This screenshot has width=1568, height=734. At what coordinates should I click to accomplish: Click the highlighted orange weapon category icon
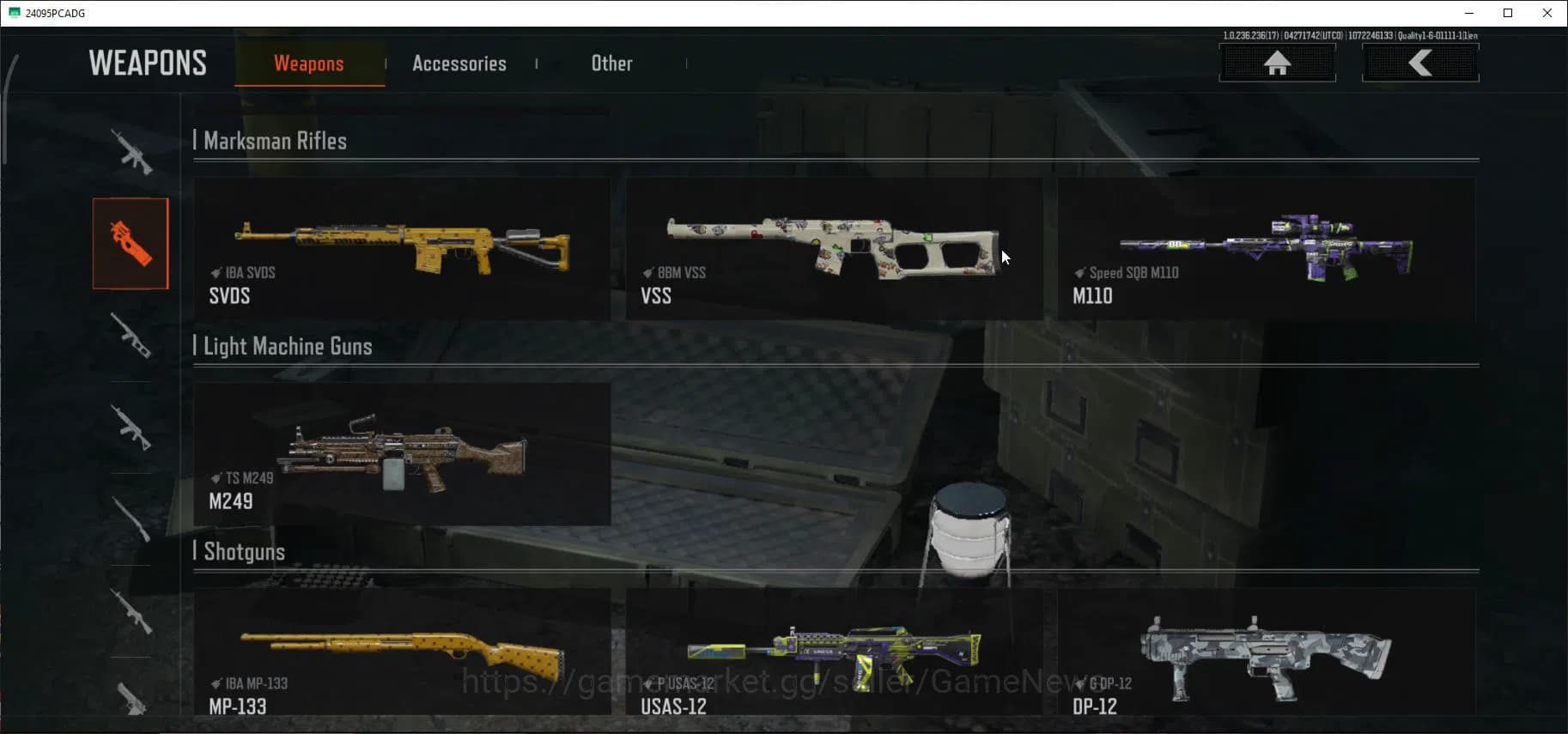click(131, 243)
